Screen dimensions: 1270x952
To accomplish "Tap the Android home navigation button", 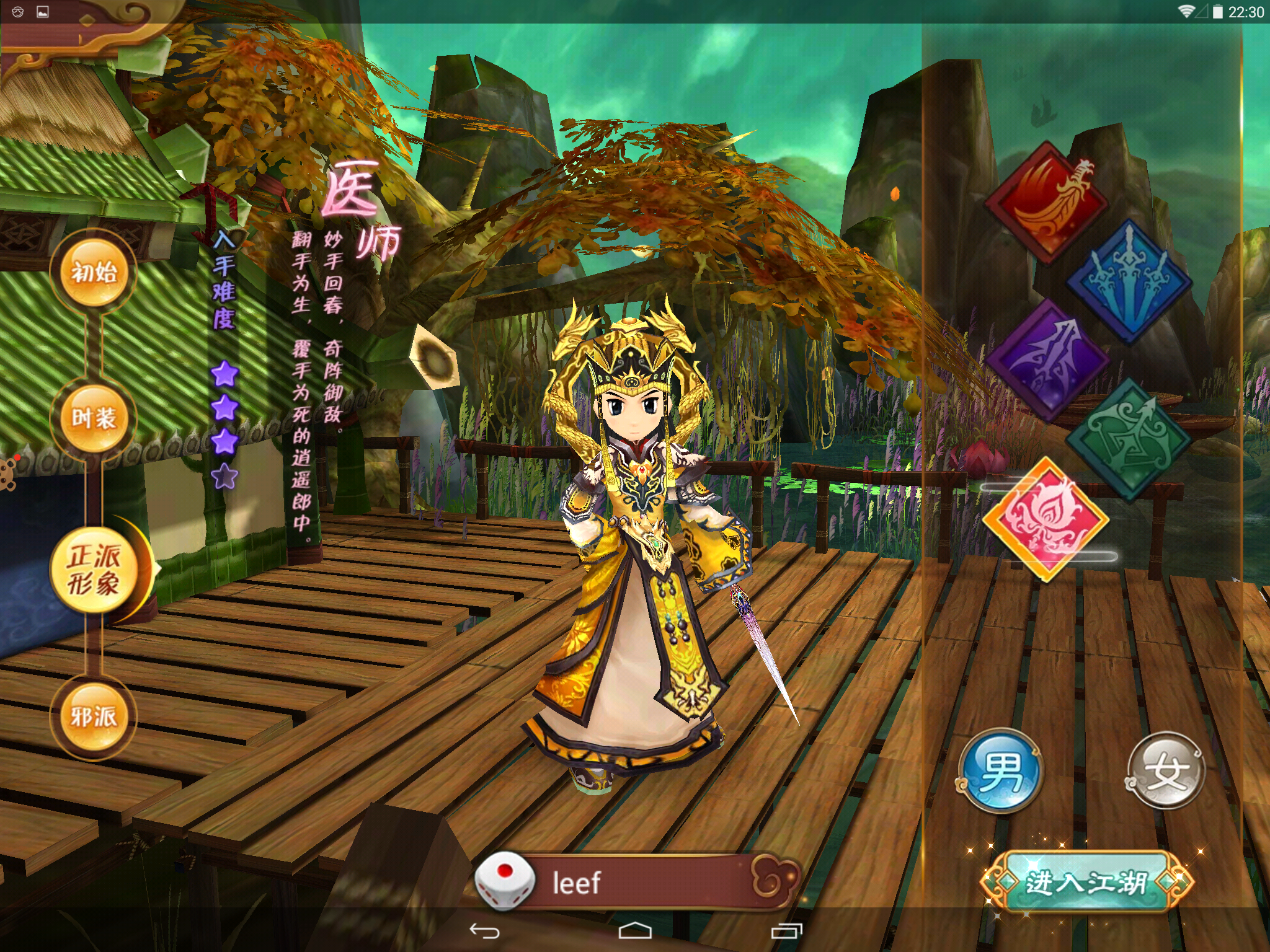I will [x=635, y=931].
